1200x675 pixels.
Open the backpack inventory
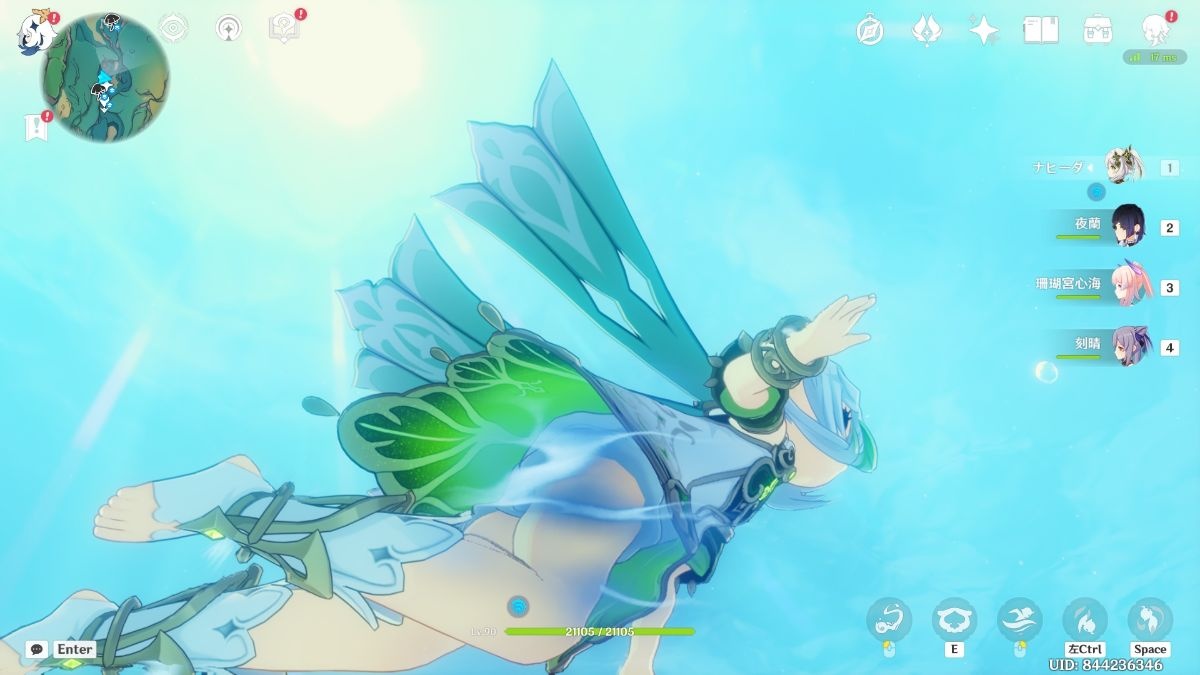click(1098, 30)
